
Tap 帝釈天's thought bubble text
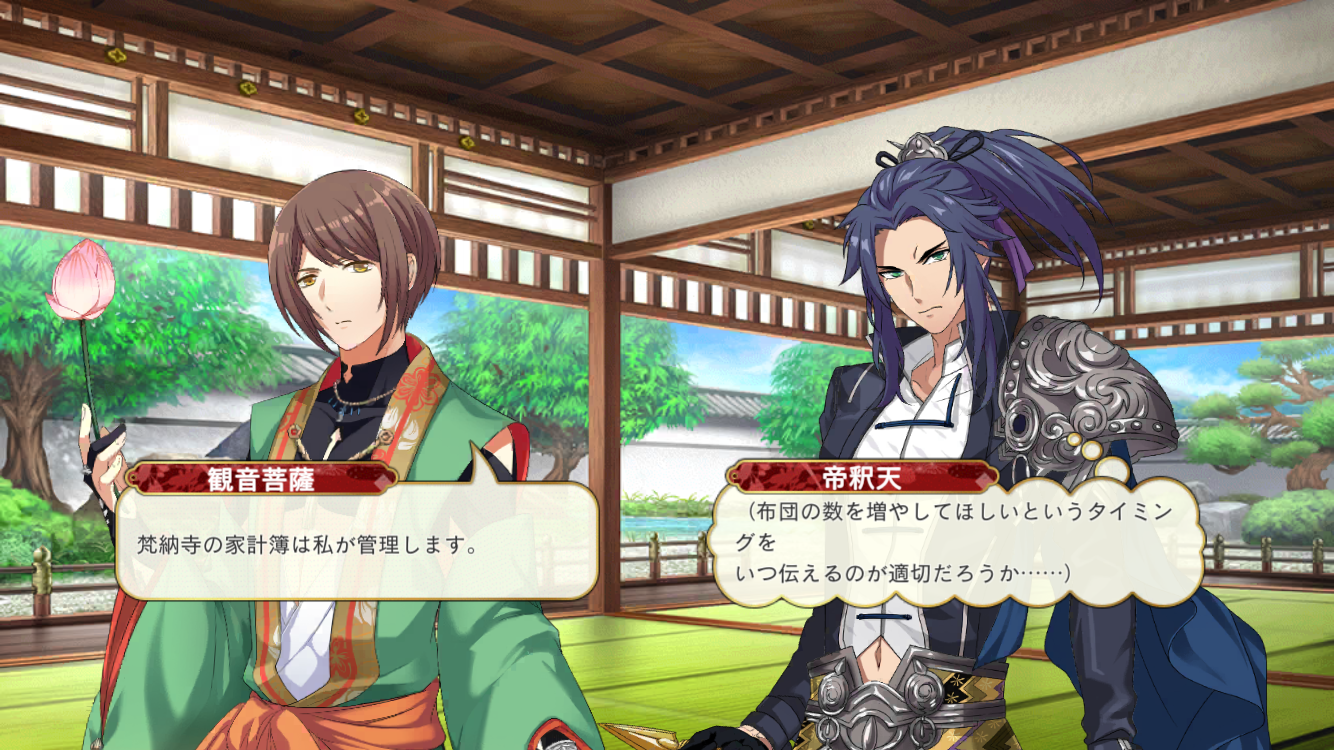(953, 543)
